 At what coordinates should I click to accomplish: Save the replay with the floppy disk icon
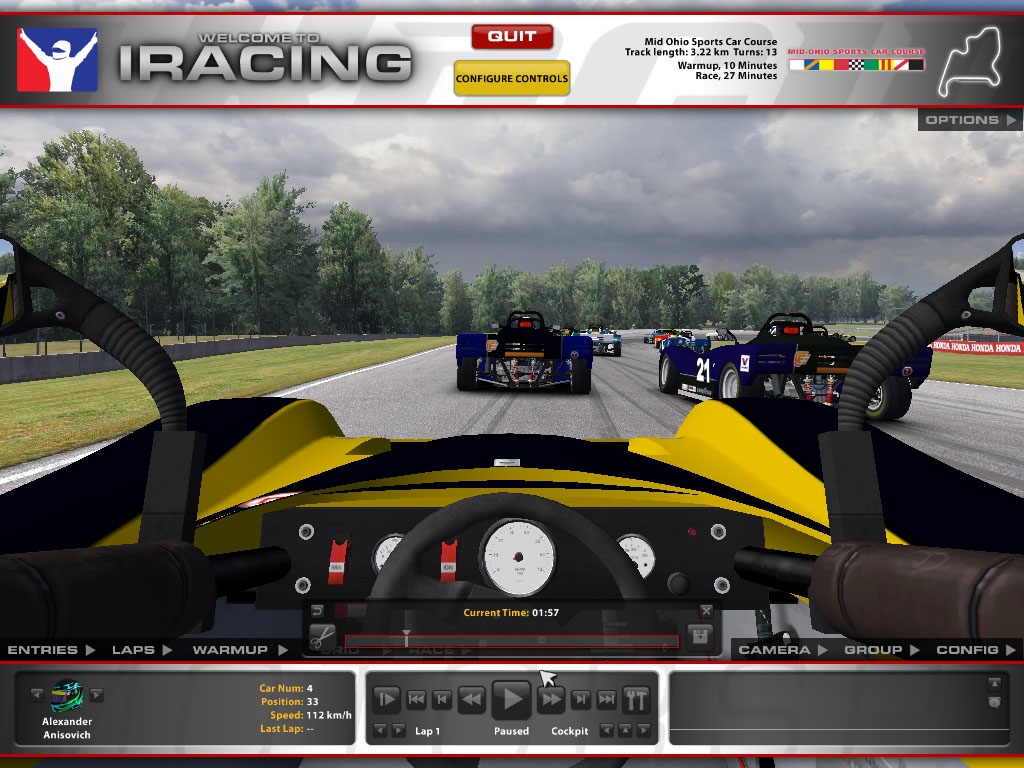(x=700, y=636)
